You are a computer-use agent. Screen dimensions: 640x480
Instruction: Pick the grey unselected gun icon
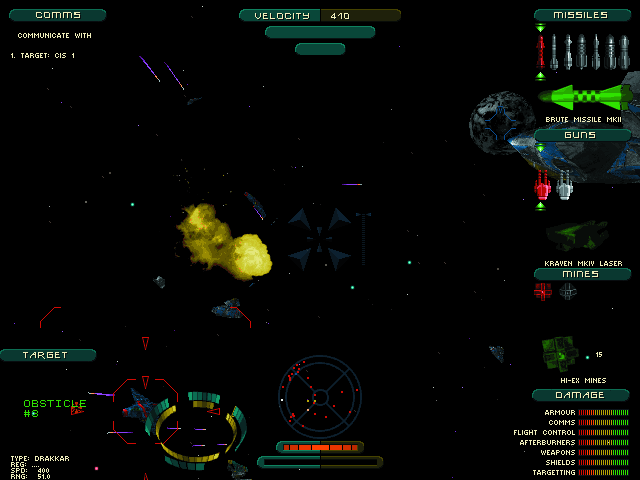coord(565,182)
